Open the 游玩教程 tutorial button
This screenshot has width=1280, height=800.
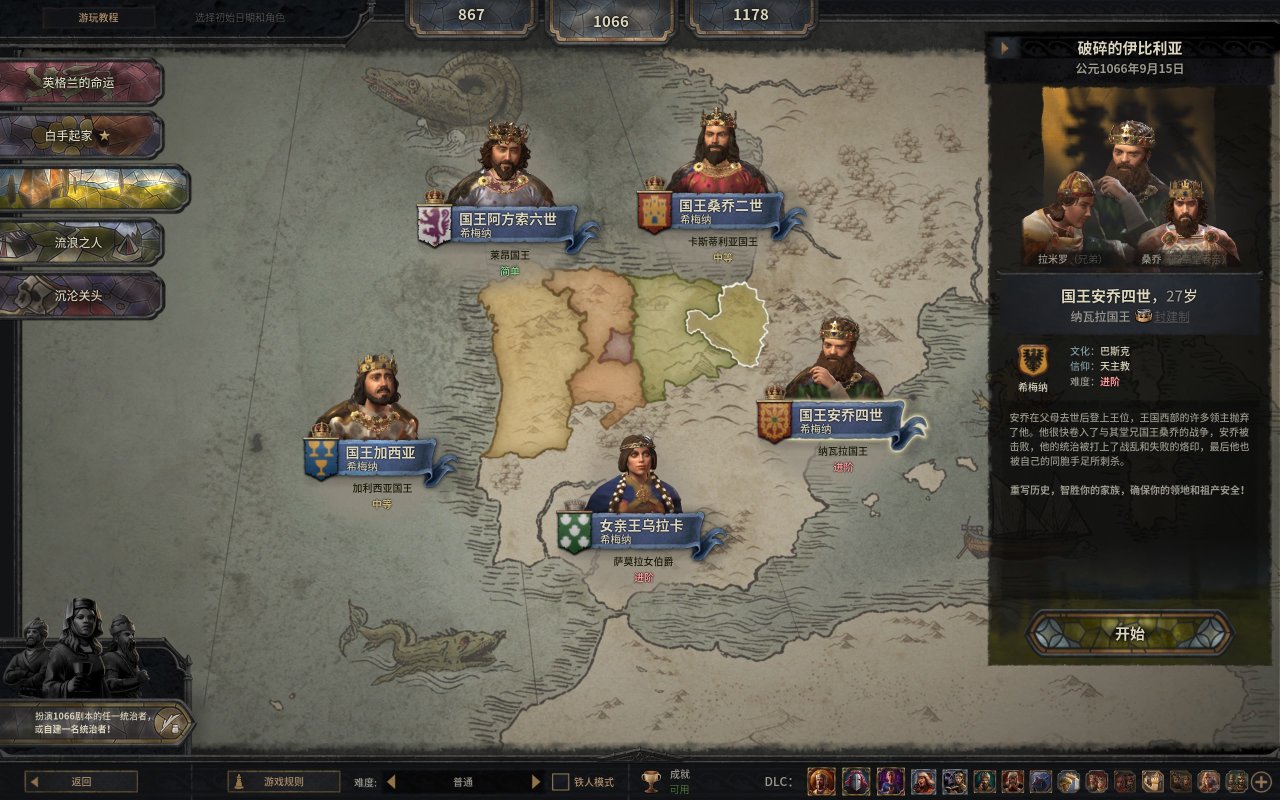pyautogui.click(x=99, y=17)
